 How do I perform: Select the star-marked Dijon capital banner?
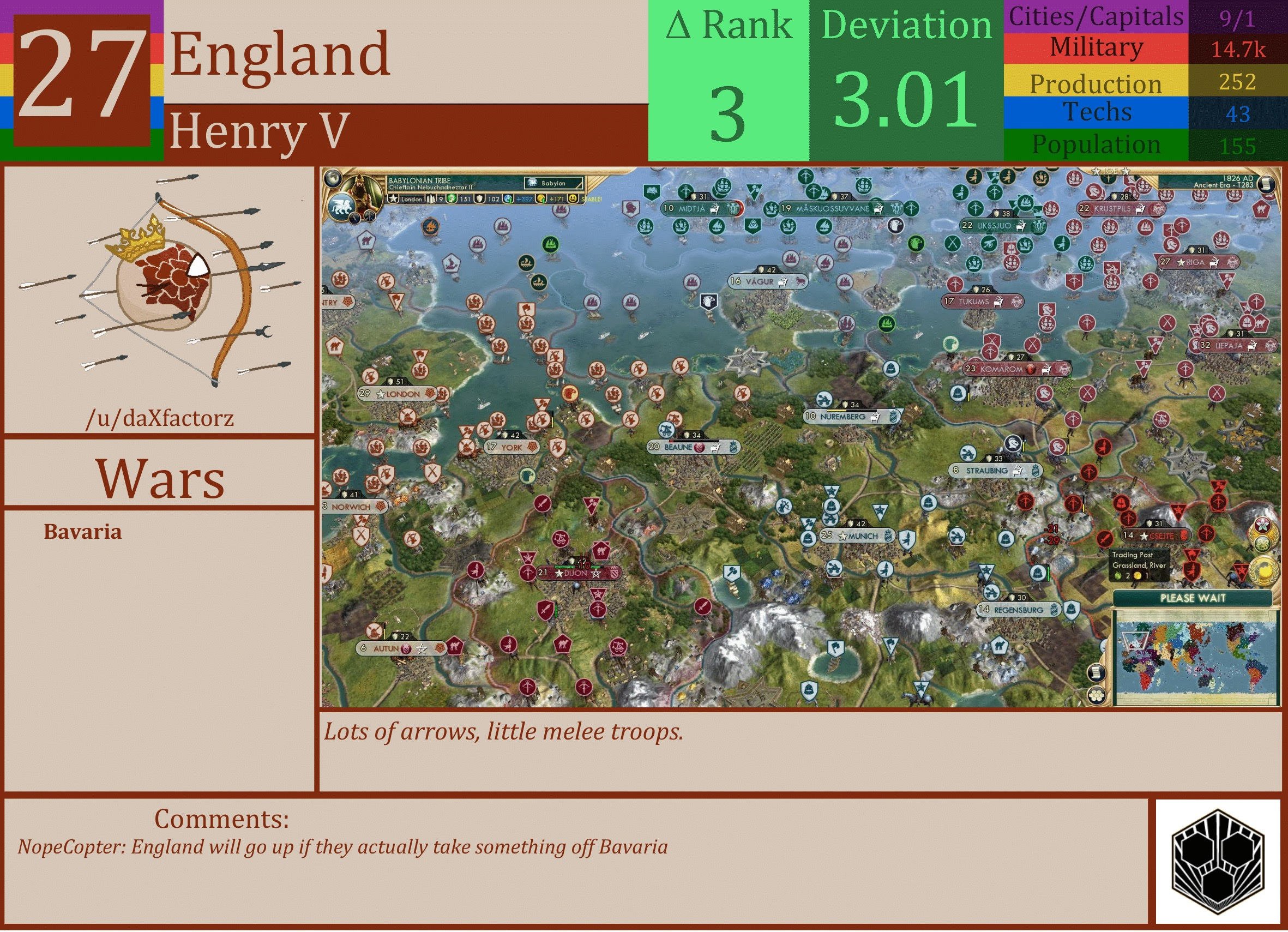(576, 574)
